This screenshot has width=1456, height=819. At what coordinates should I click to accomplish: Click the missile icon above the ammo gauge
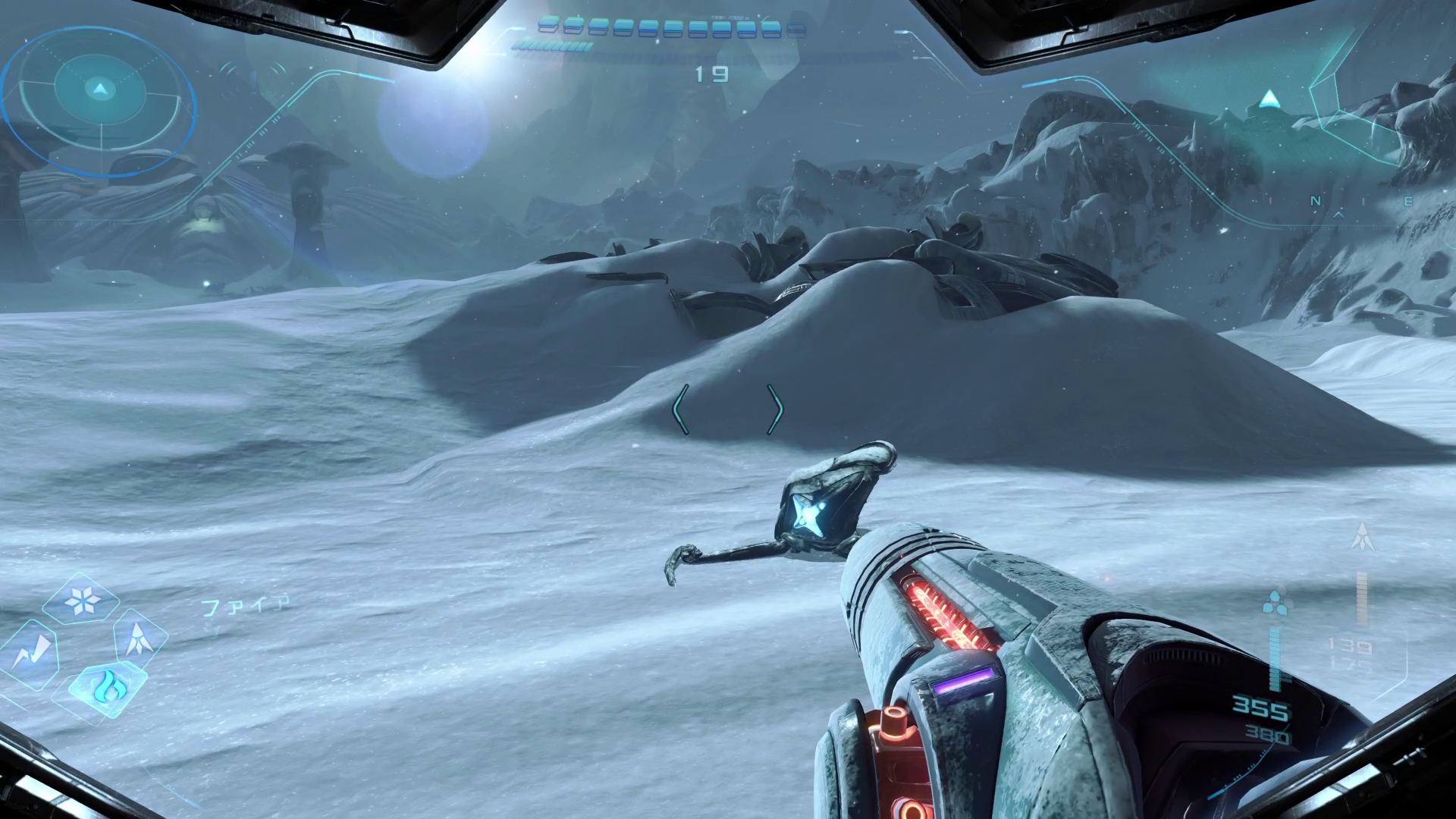1362,537
